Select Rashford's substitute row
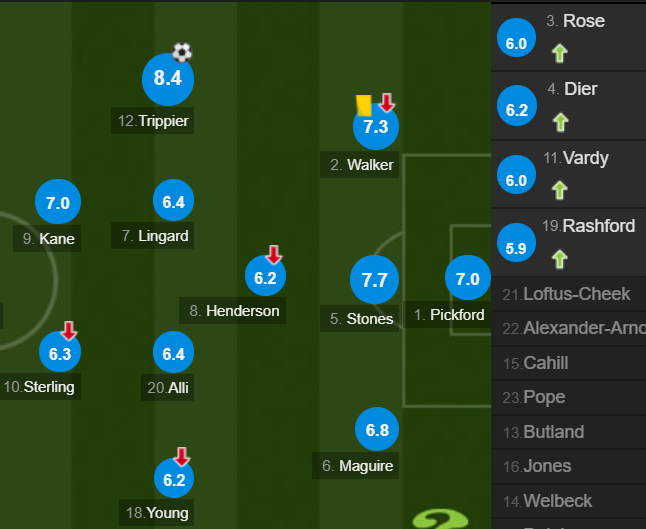The image size is (646, 529). [568, 241]
